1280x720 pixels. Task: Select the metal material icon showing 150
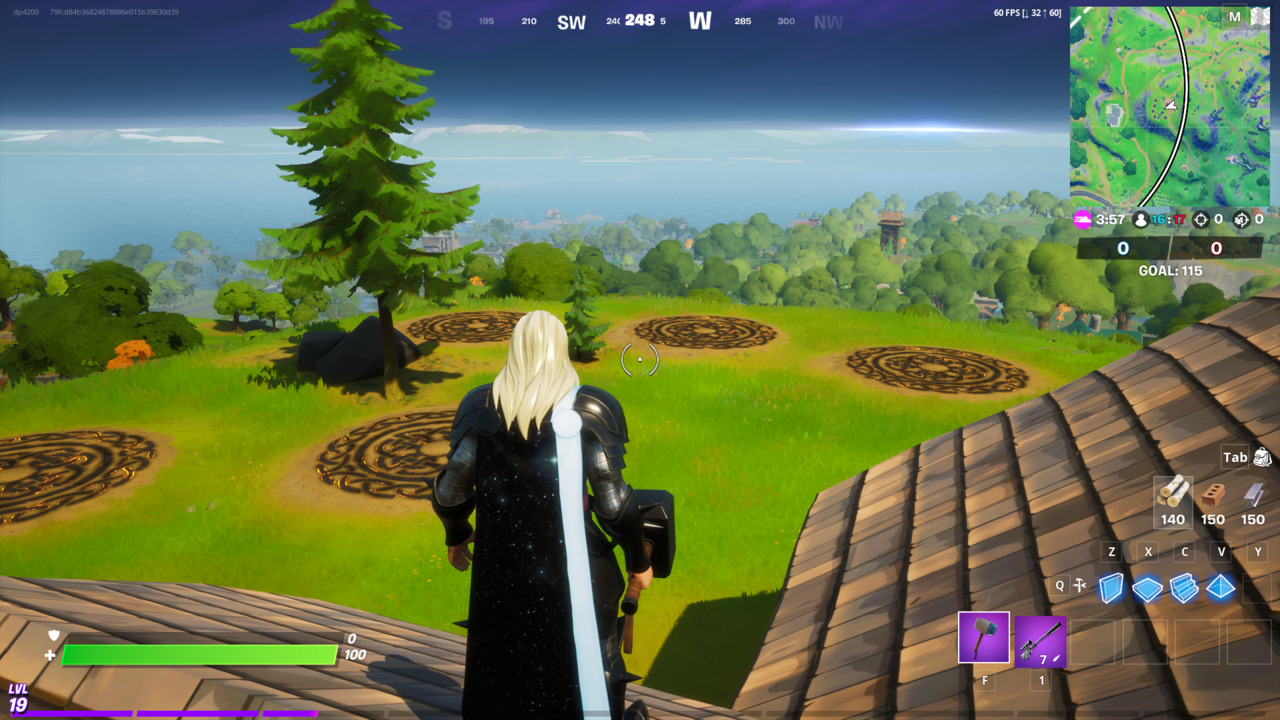pyautogui.click(x=1251, y=497)
